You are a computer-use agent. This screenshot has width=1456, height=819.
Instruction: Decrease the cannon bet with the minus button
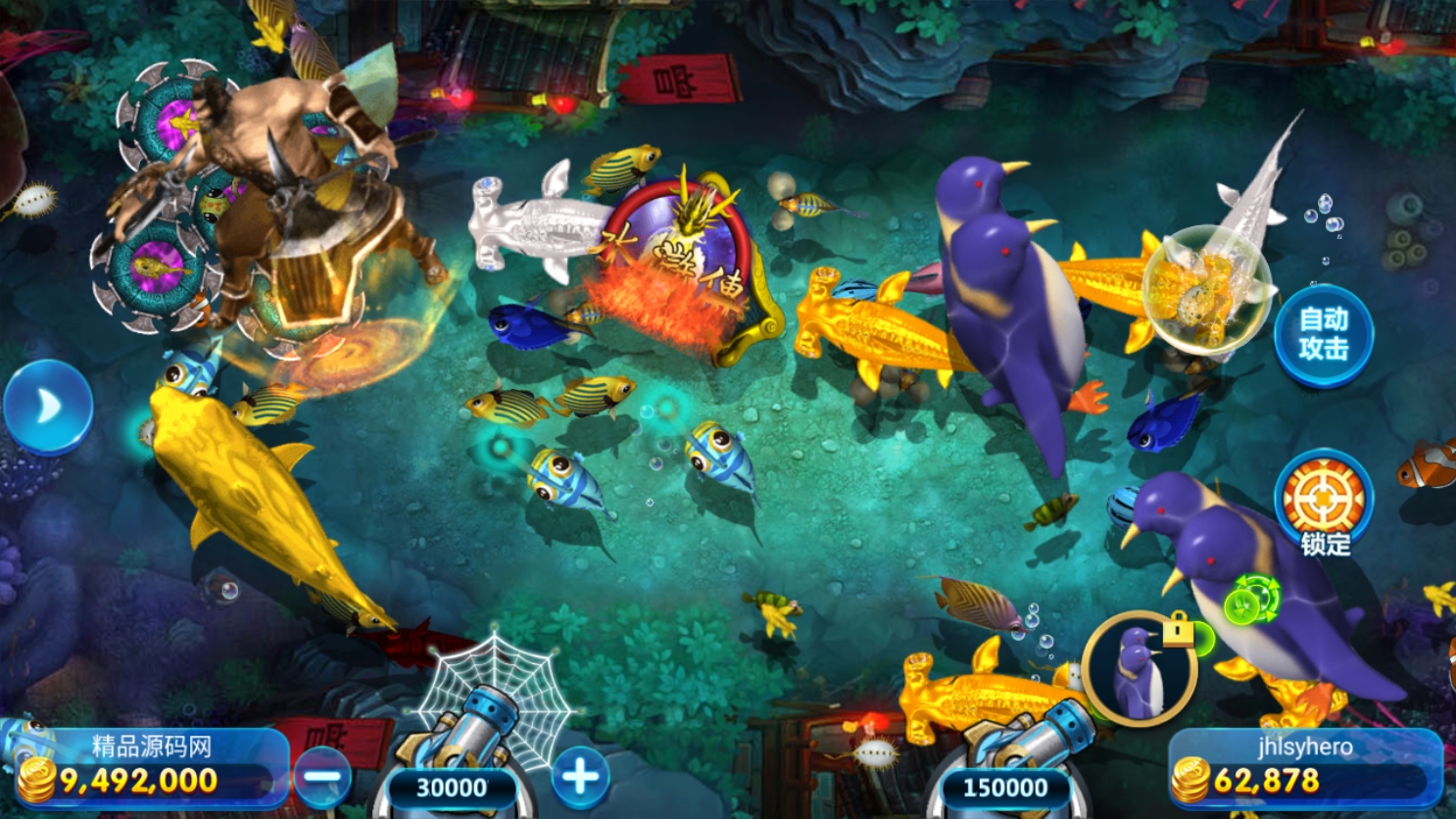tap(322, 778)
